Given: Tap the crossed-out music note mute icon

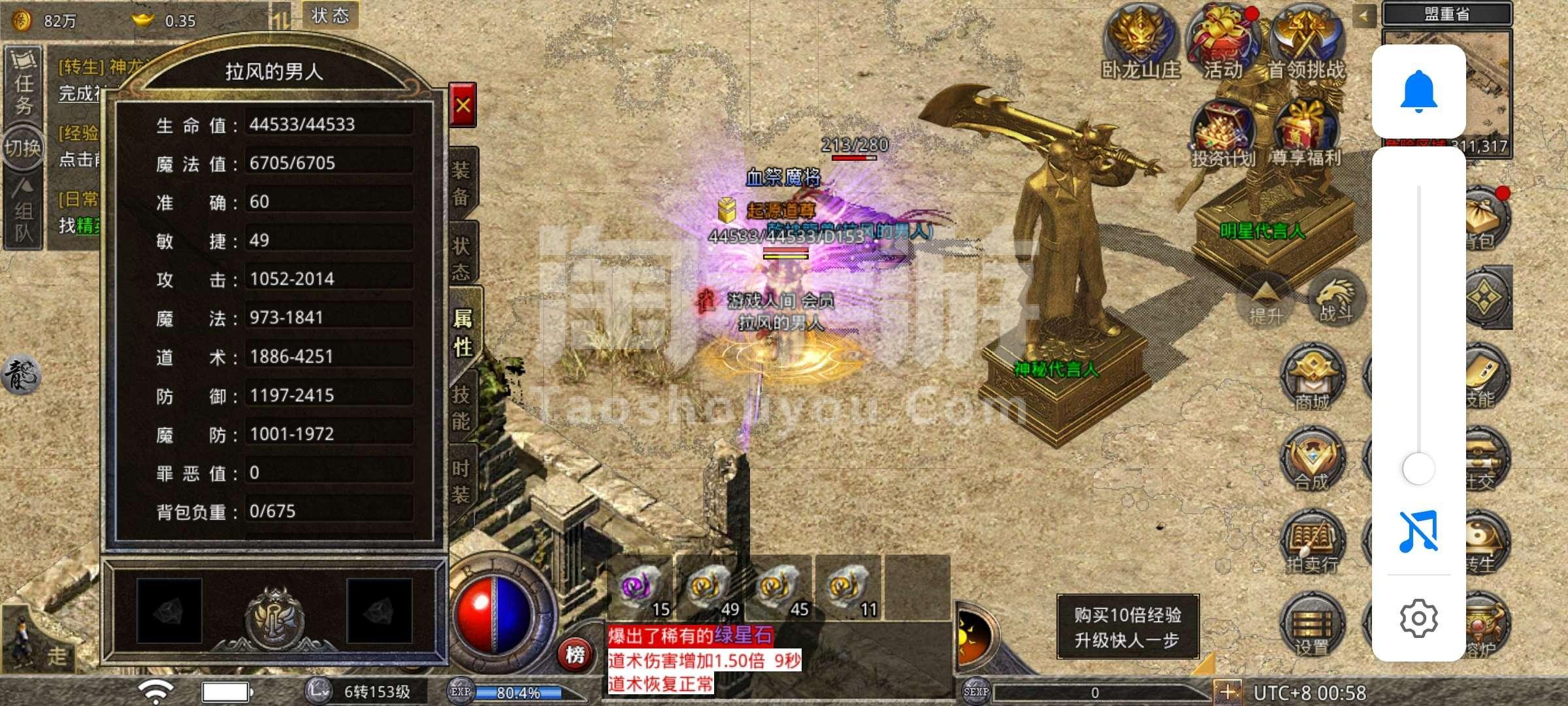Looking at the screenshot, I should pos(1418,531).
